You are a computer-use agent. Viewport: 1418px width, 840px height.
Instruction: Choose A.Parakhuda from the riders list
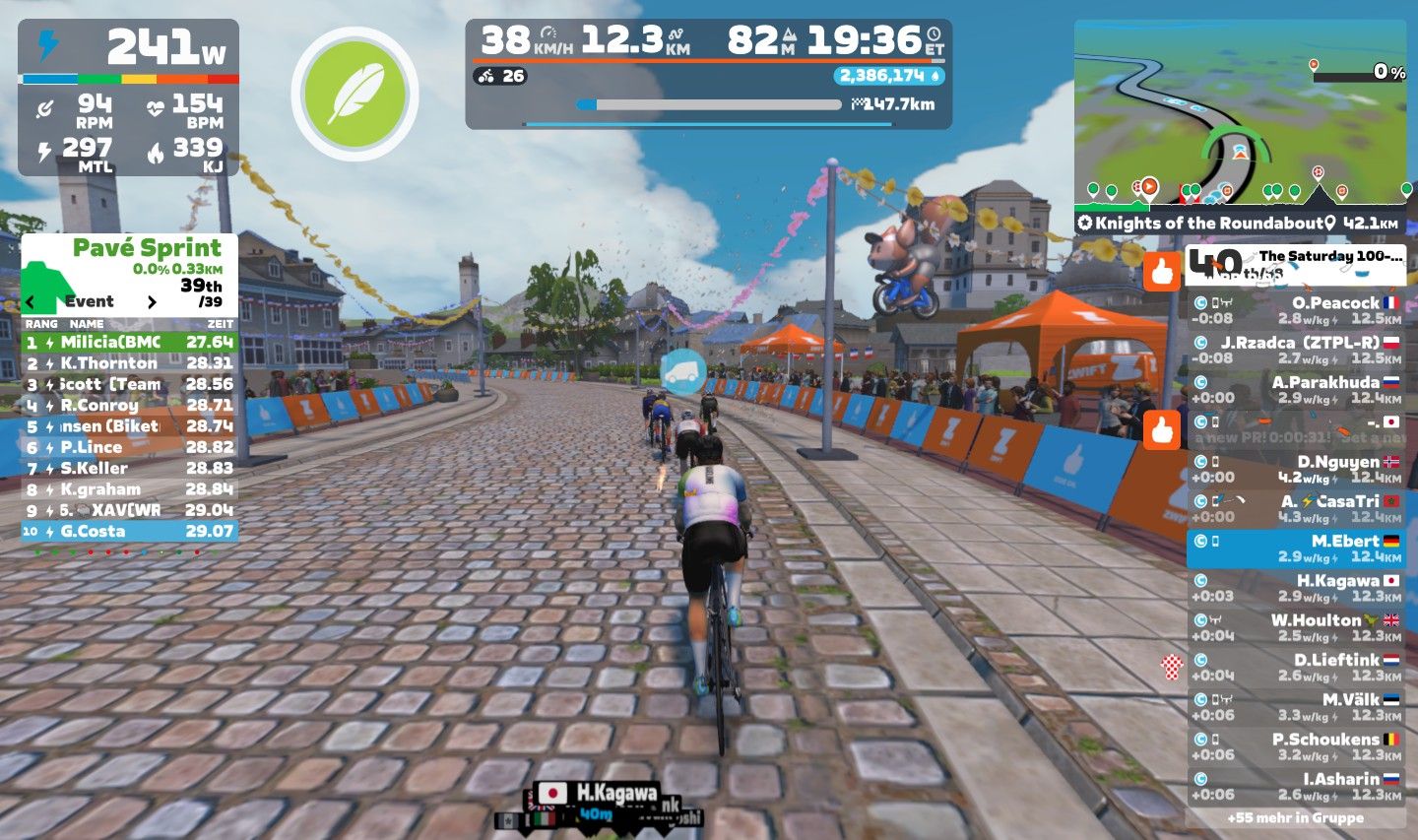coord(1296,389)
